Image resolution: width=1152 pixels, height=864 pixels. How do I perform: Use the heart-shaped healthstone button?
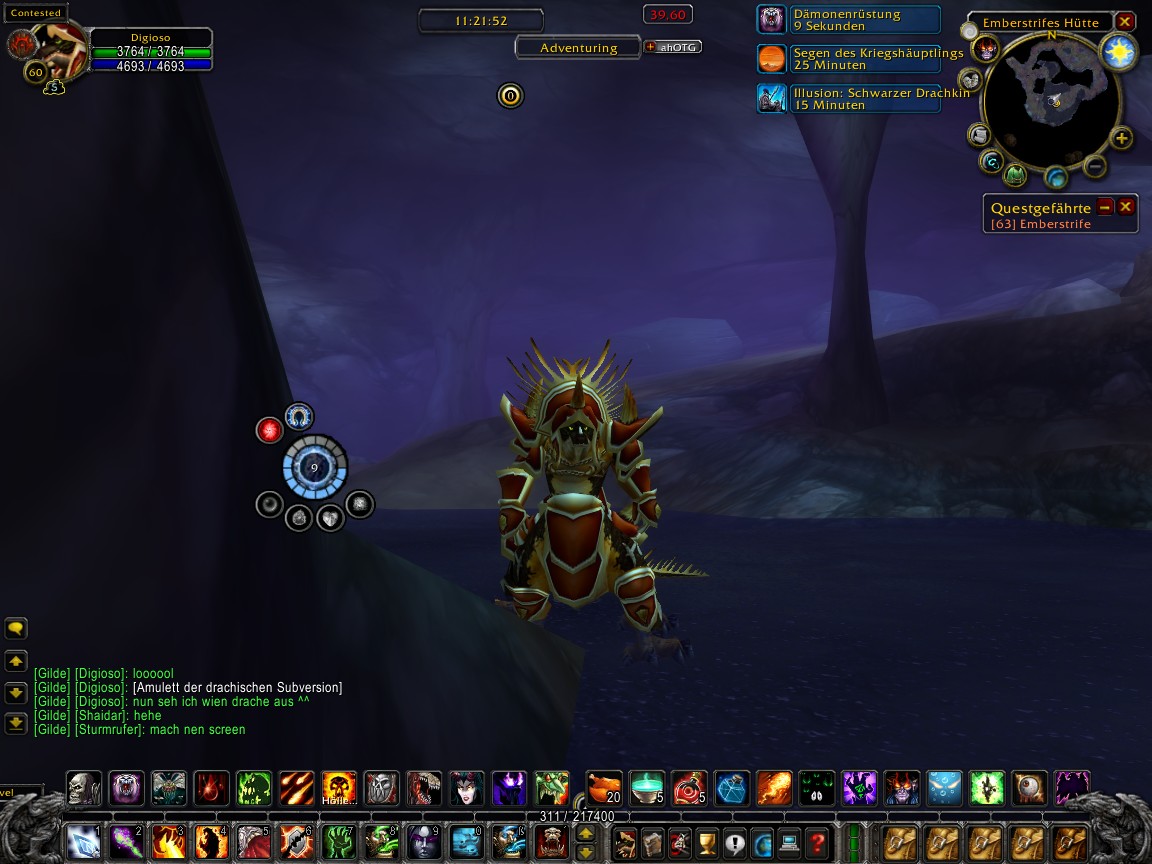point(330,518)
